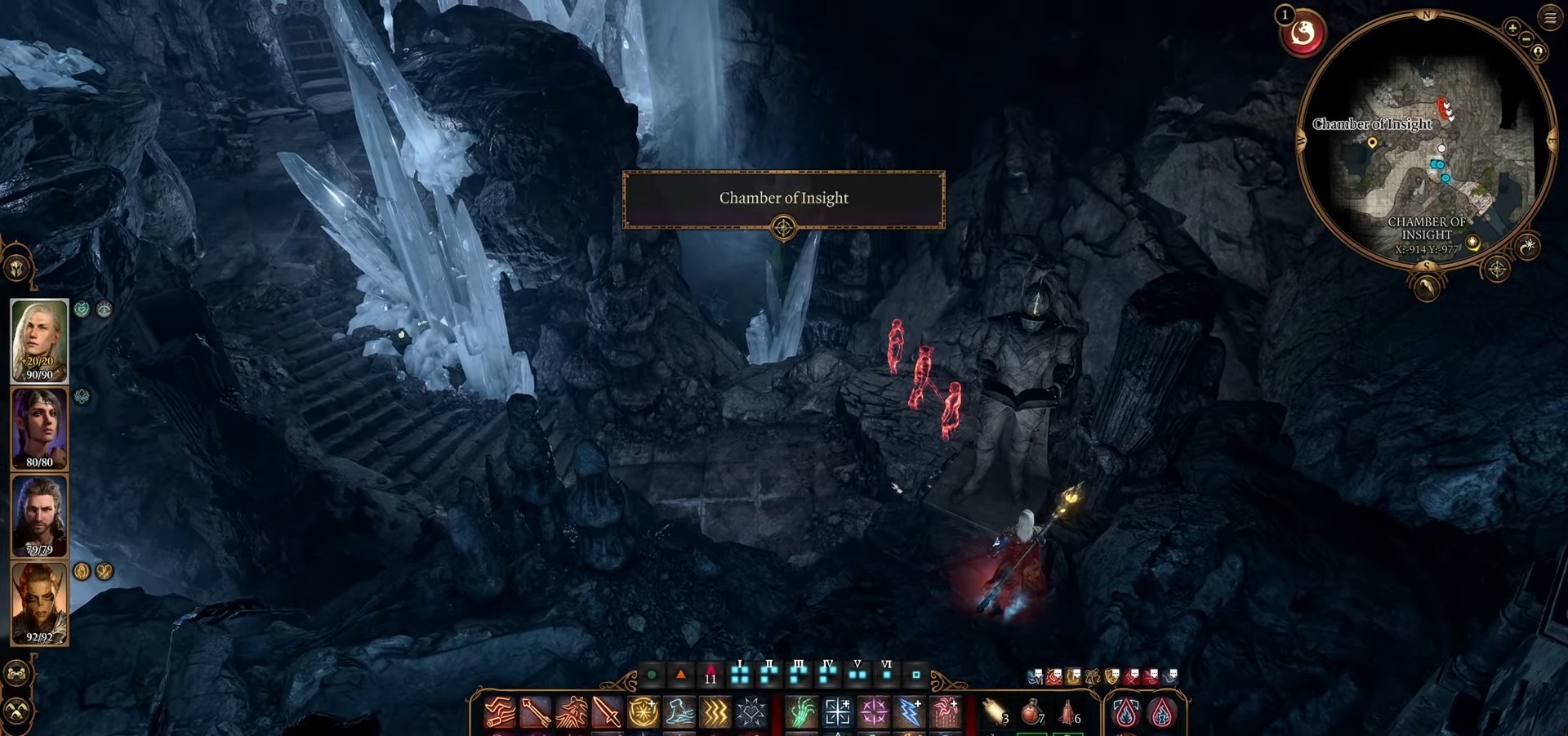Use the red health potion slot
This screenshot has width=1568, height=736.
point(1031,713)
